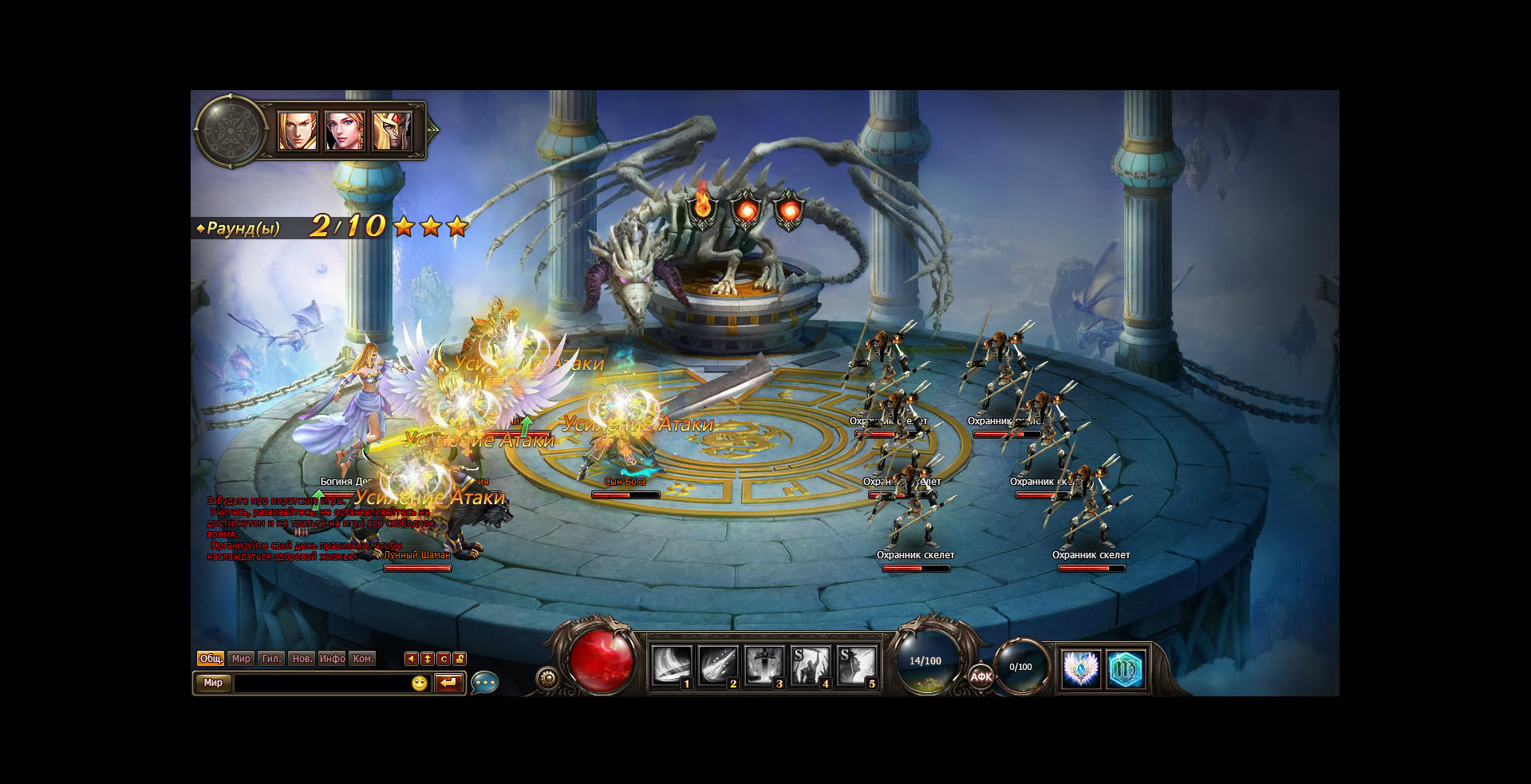The width and height of the screenshot is (1531, 784).
Task: Activate the winged blue gem skill
Action: (x=1081, y=668)
